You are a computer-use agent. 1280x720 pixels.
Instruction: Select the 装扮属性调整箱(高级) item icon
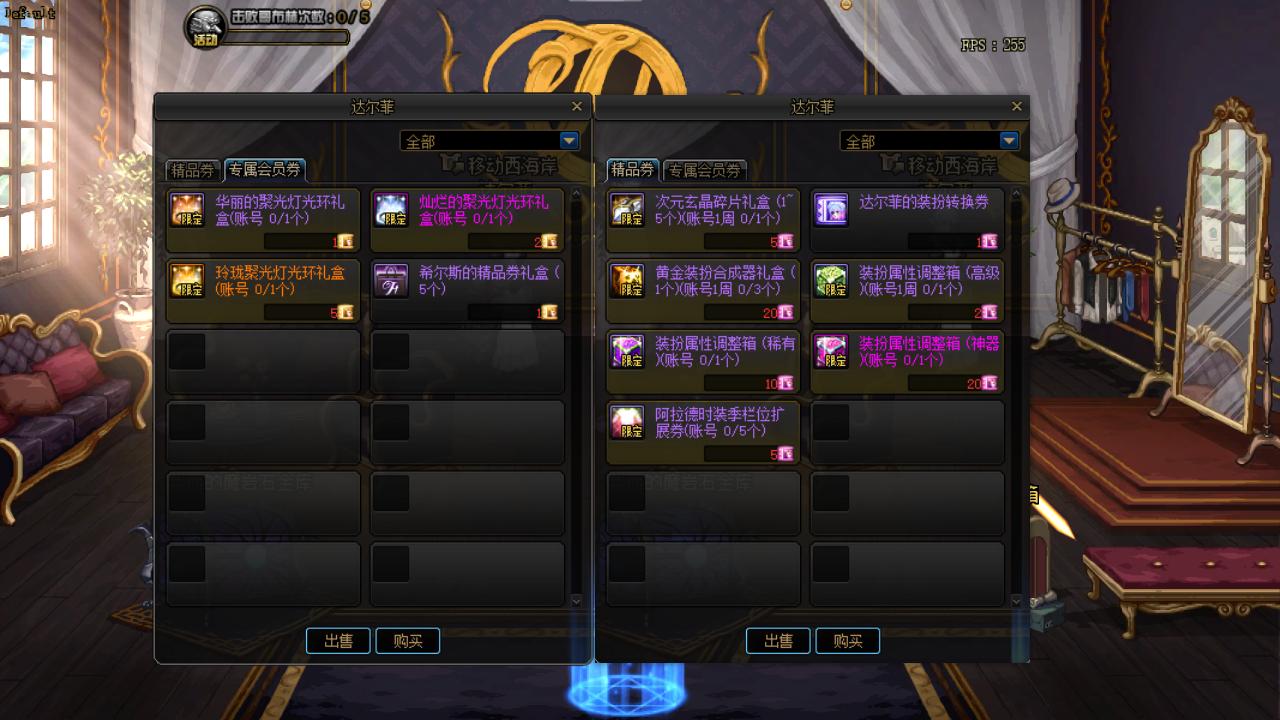[831, 282]
